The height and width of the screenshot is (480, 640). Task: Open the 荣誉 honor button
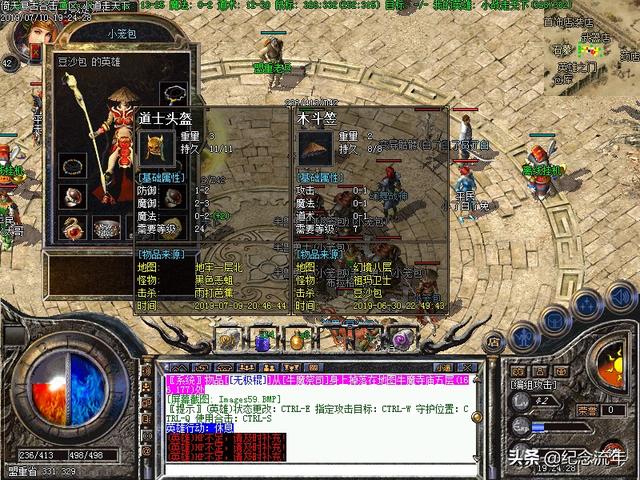point(588,410)
